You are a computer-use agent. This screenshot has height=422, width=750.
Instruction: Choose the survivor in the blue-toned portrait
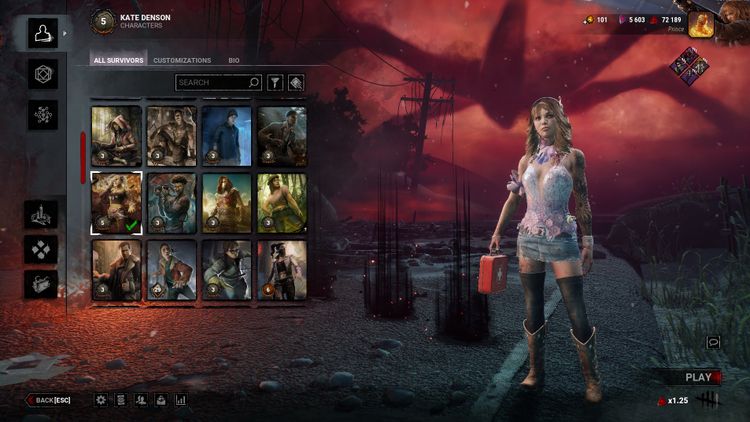(228, 135)
